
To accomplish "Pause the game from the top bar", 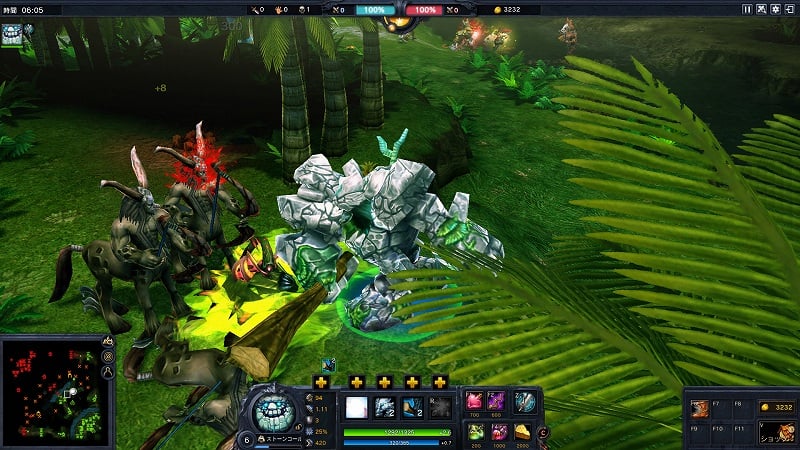I will [747, 9].
